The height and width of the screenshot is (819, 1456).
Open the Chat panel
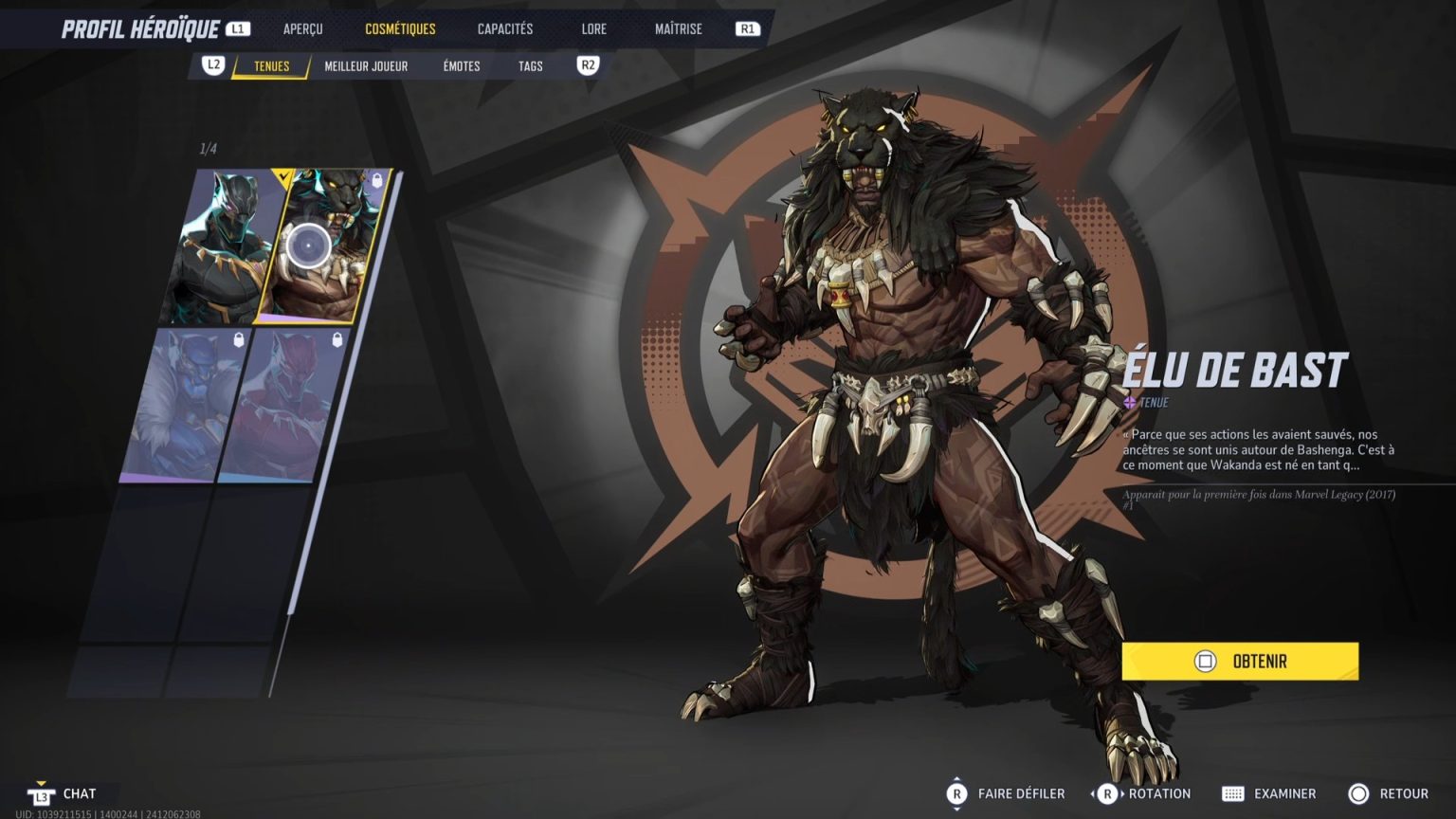(78, 793)
